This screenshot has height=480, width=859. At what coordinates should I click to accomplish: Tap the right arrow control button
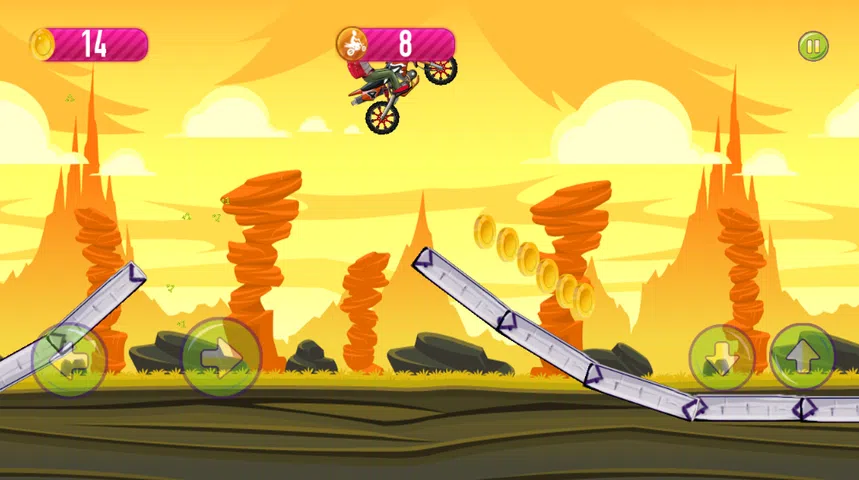tap(220, 357)
